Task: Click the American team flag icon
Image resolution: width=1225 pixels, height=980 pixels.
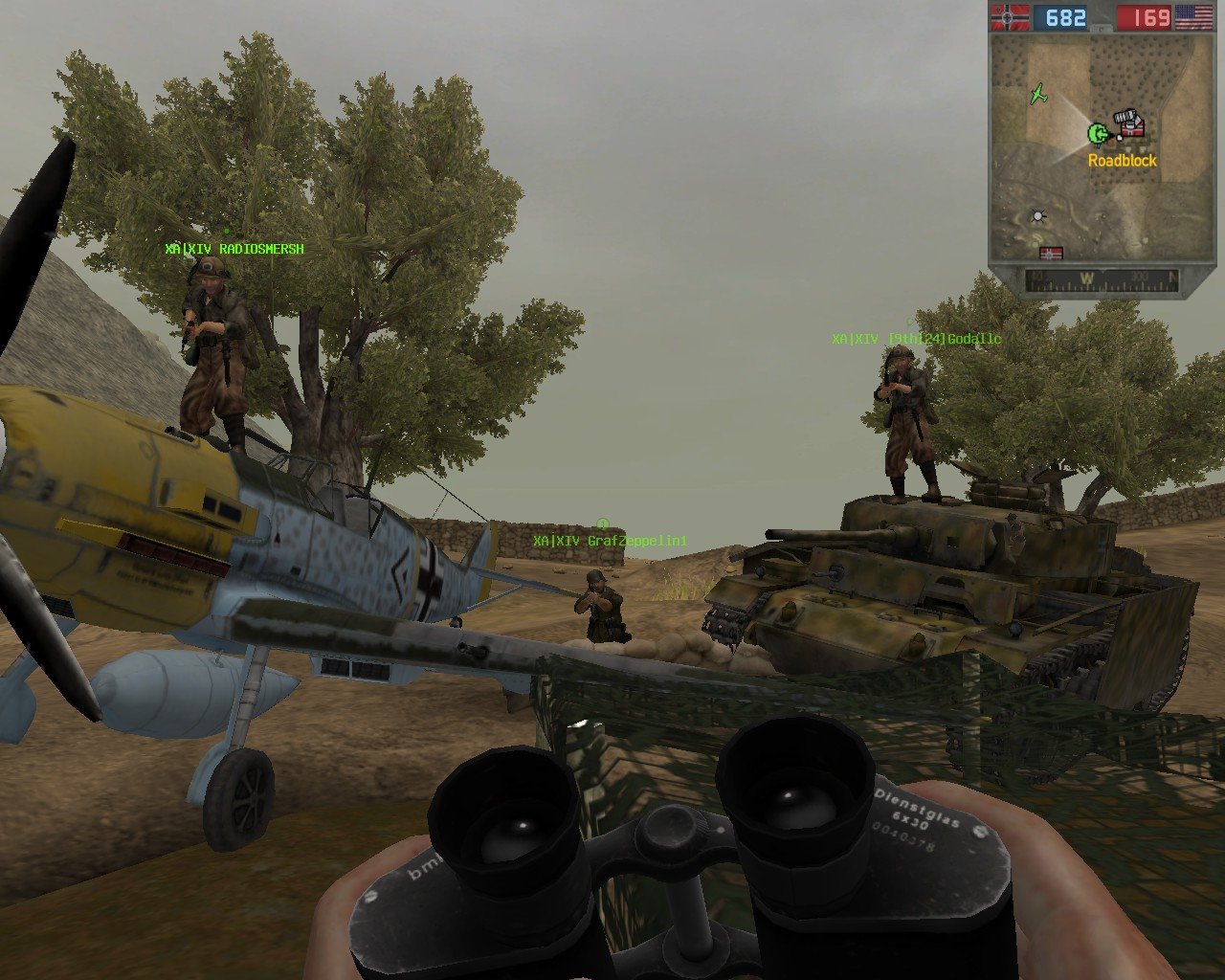Action: point(1192,17)
